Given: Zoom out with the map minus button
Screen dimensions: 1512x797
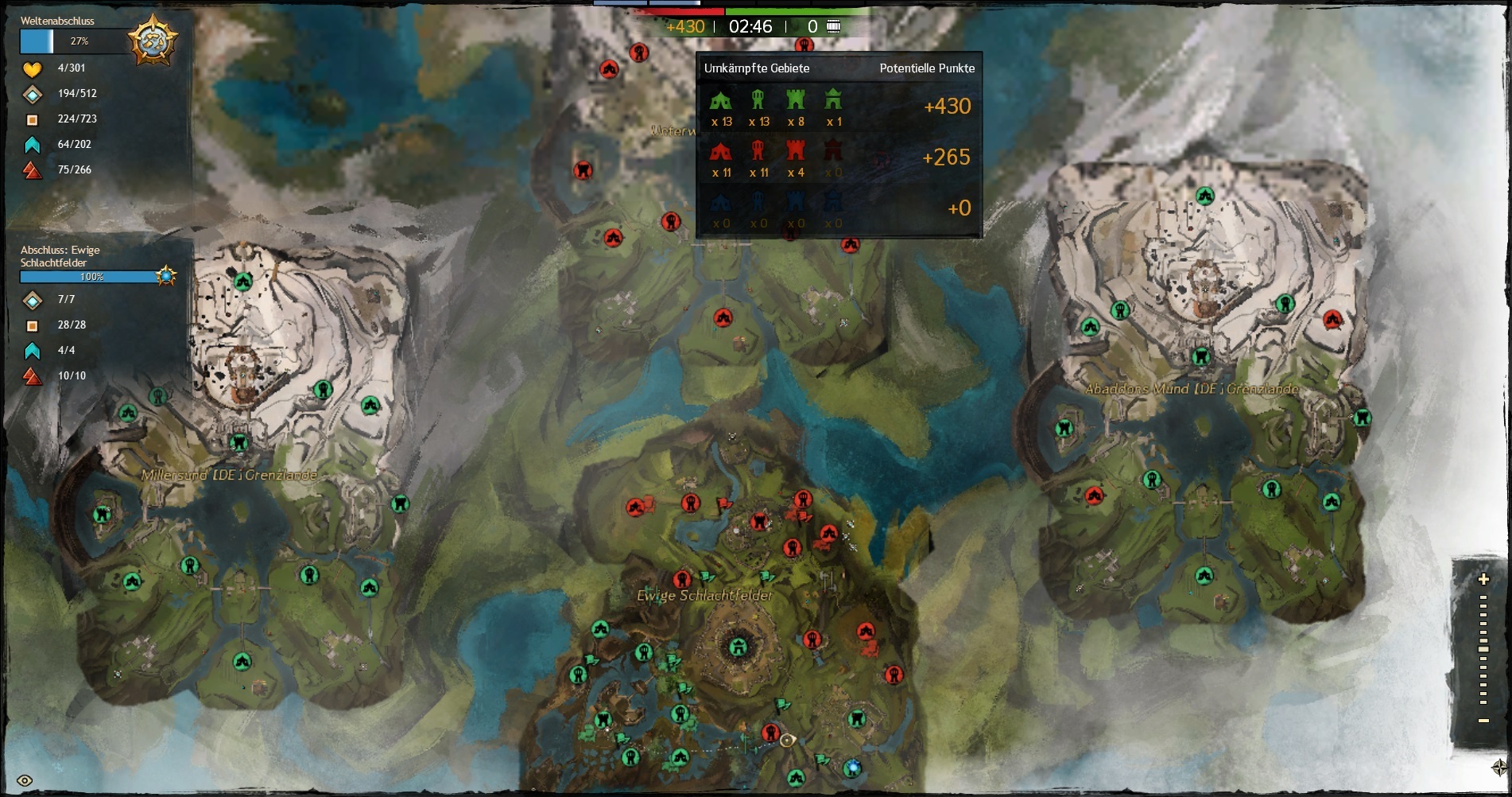Looking at the screenshot, I should pyautogui.click(x=1483, y=721).
